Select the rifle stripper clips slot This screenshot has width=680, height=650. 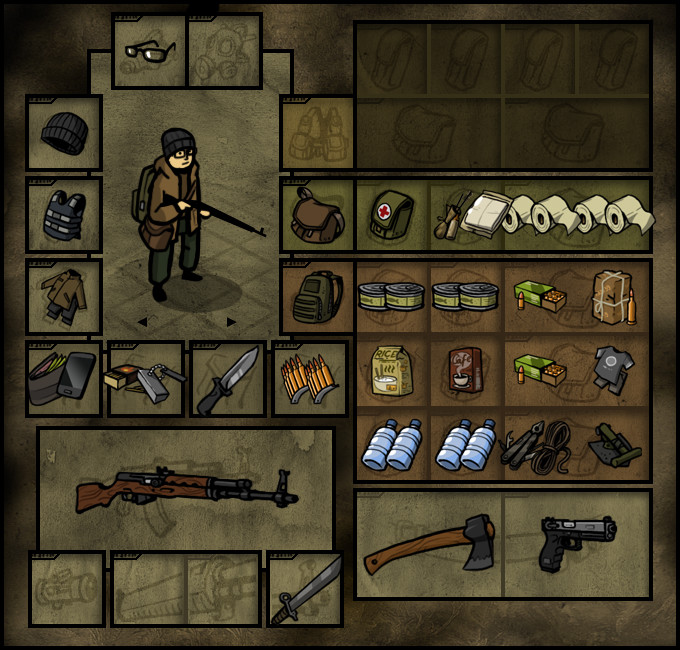coord(310,379)
